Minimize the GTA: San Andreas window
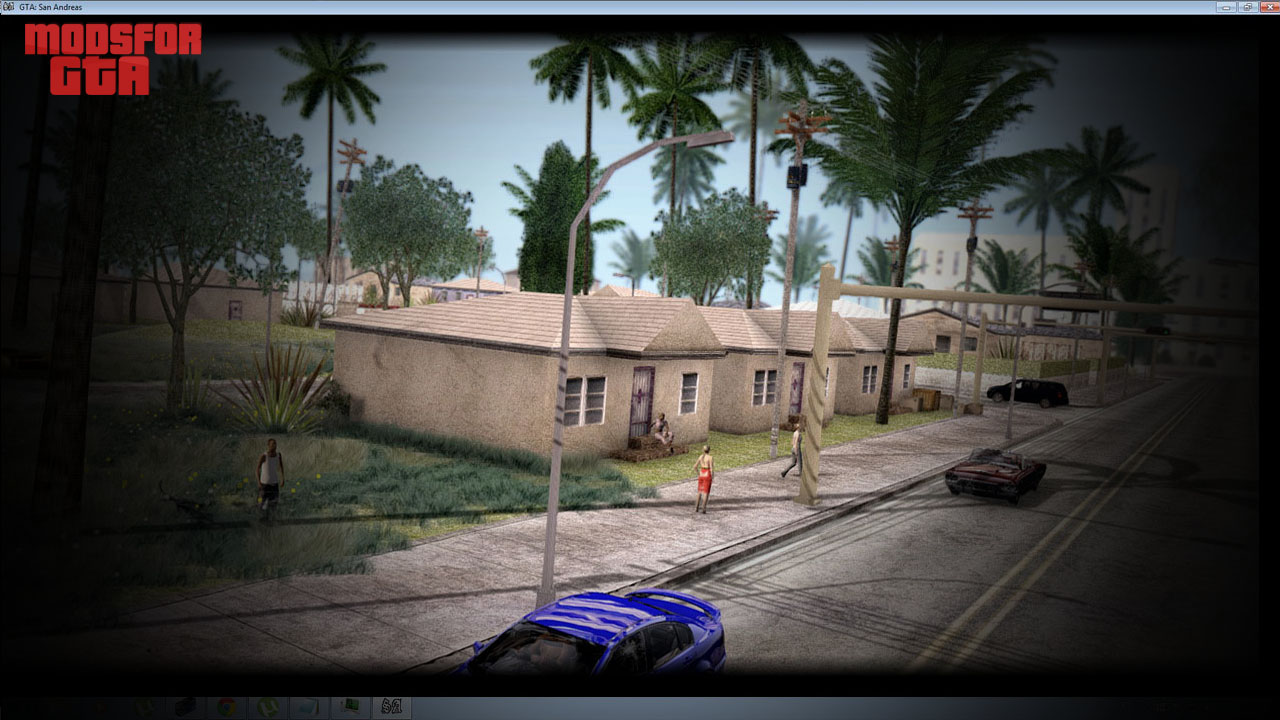This screenshot has height=720, width=1280. click(1224, 7)
